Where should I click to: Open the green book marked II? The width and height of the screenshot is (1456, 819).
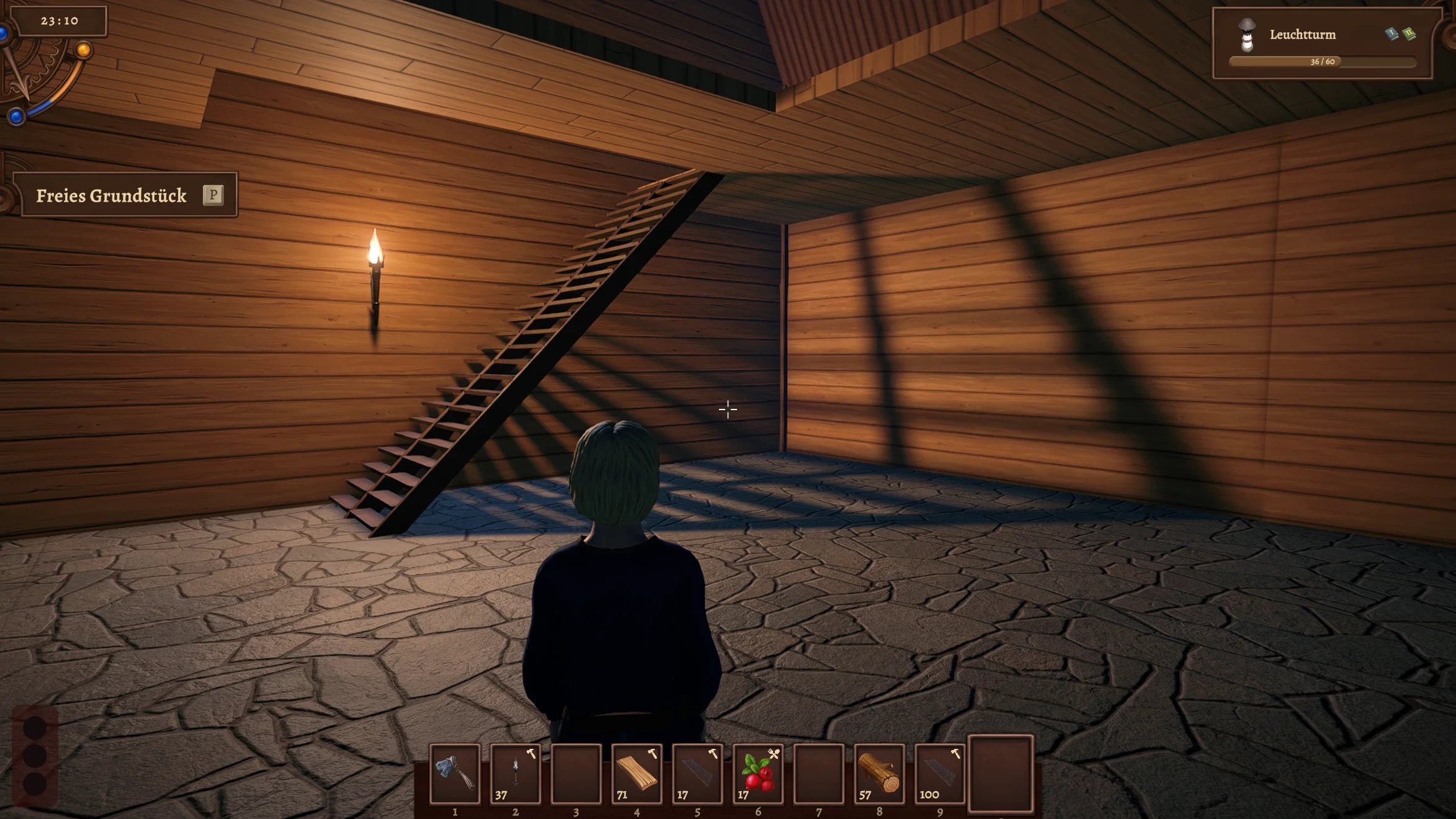[x=1409, y=34]
